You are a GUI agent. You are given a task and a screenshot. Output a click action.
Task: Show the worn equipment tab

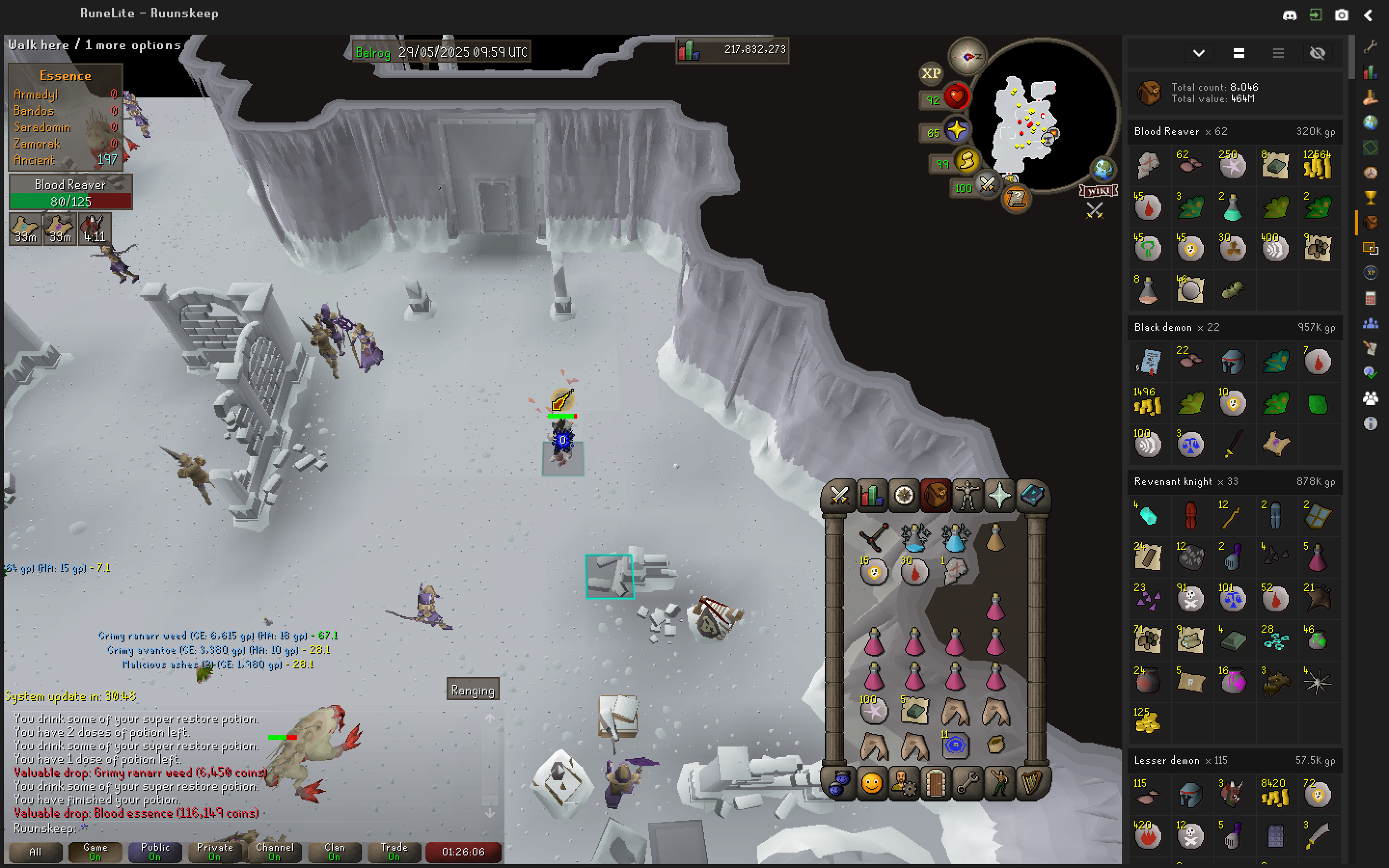click(x=967, y=495)
